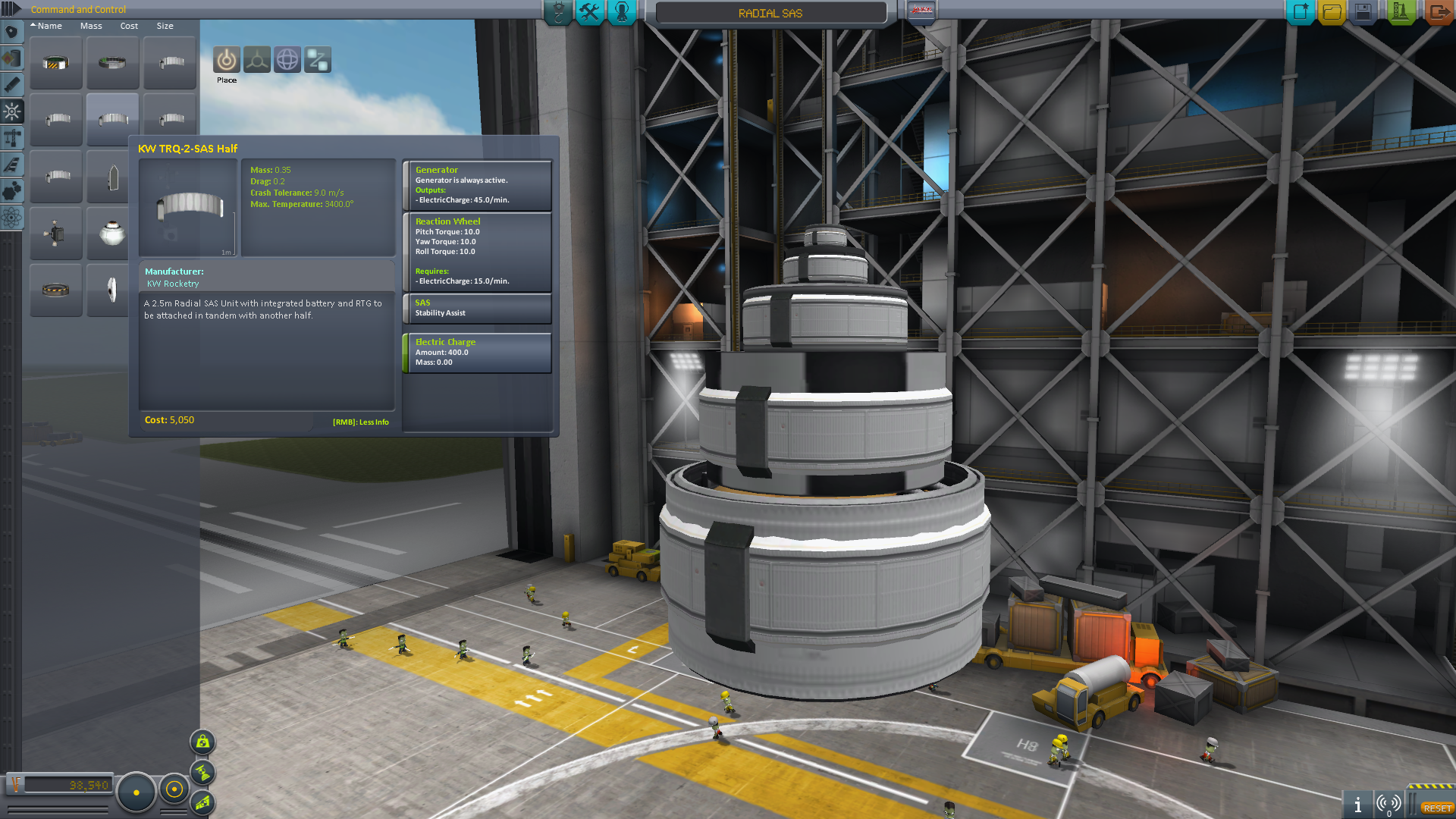The height and width of the screenshot is (819, 1456).
Task: Exit the Vehicle Assembly Building
Action: pos(1438,12)
